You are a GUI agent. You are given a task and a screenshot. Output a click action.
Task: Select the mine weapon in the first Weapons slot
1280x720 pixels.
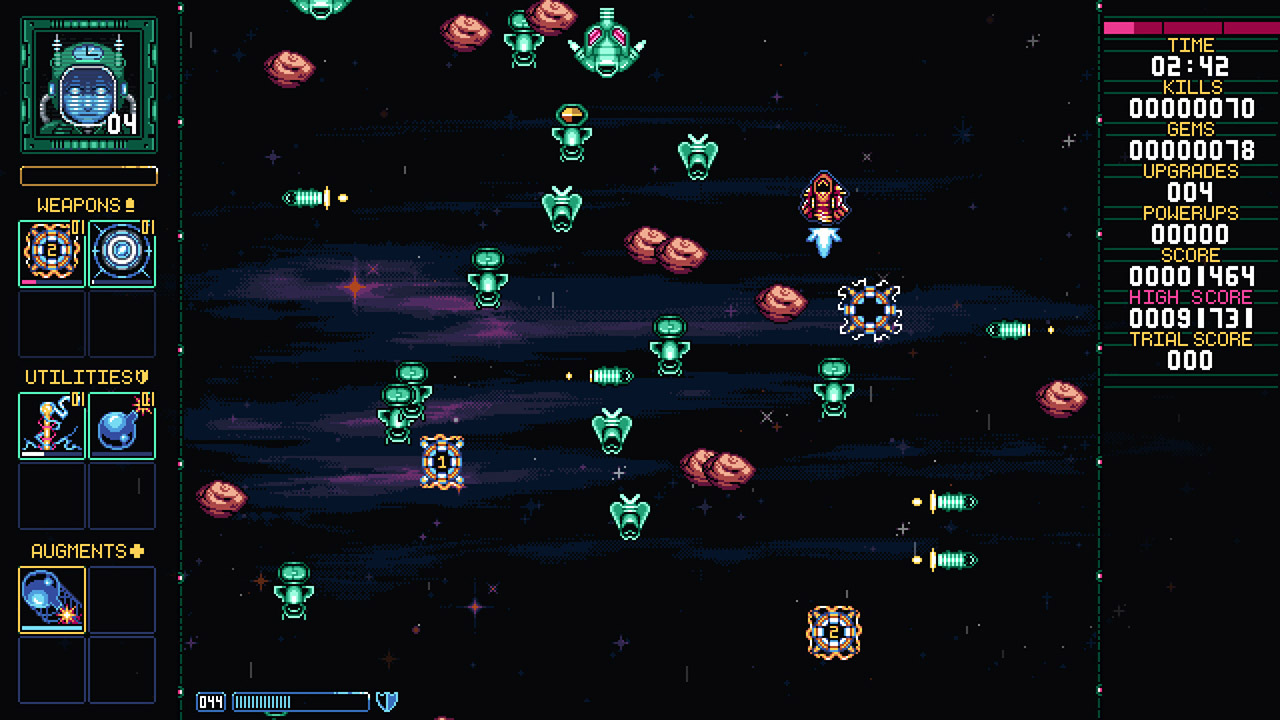click(x=50, y=252)
